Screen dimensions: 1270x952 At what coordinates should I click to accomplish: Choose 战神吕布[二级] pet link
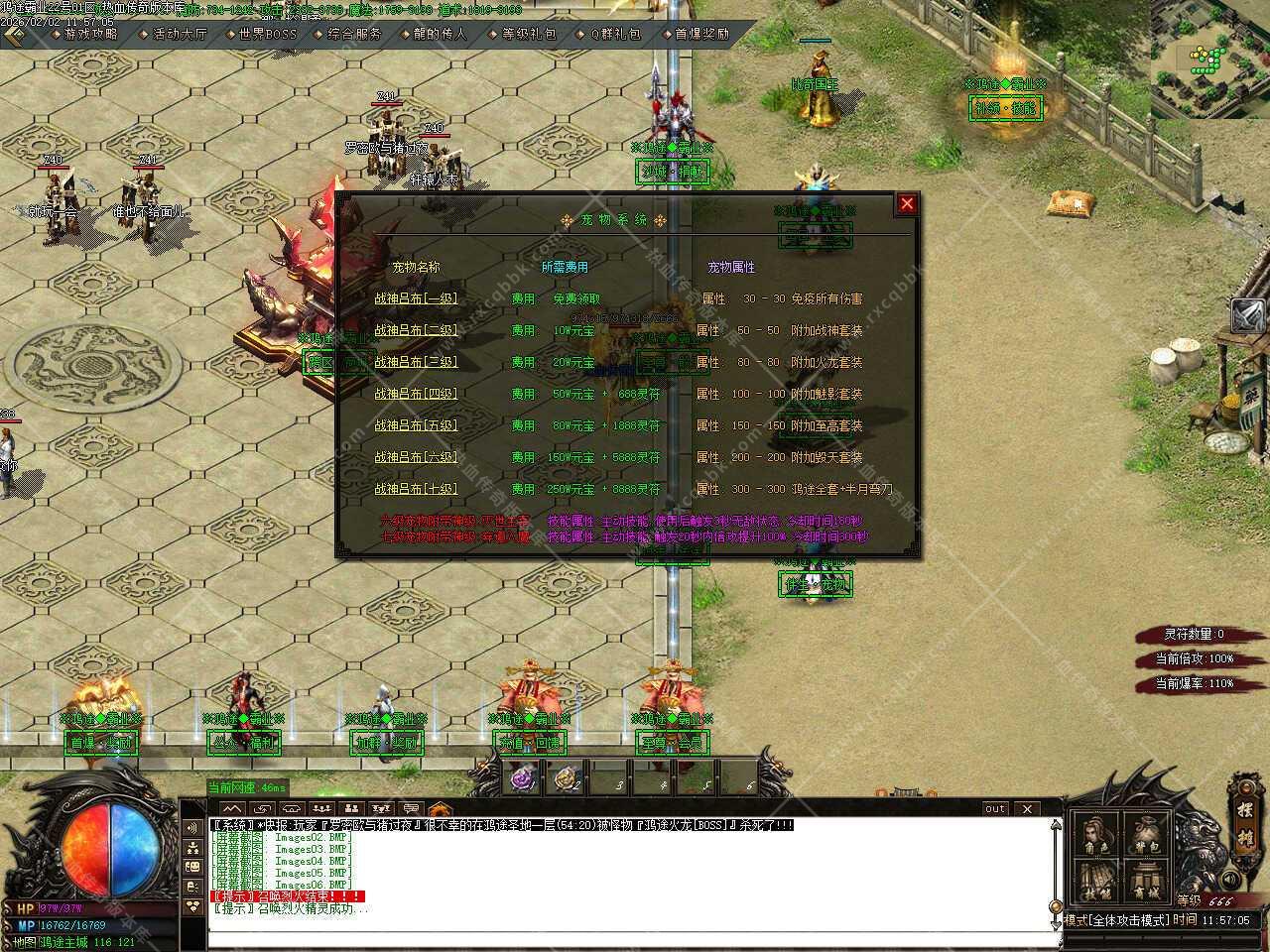[416, 330]
